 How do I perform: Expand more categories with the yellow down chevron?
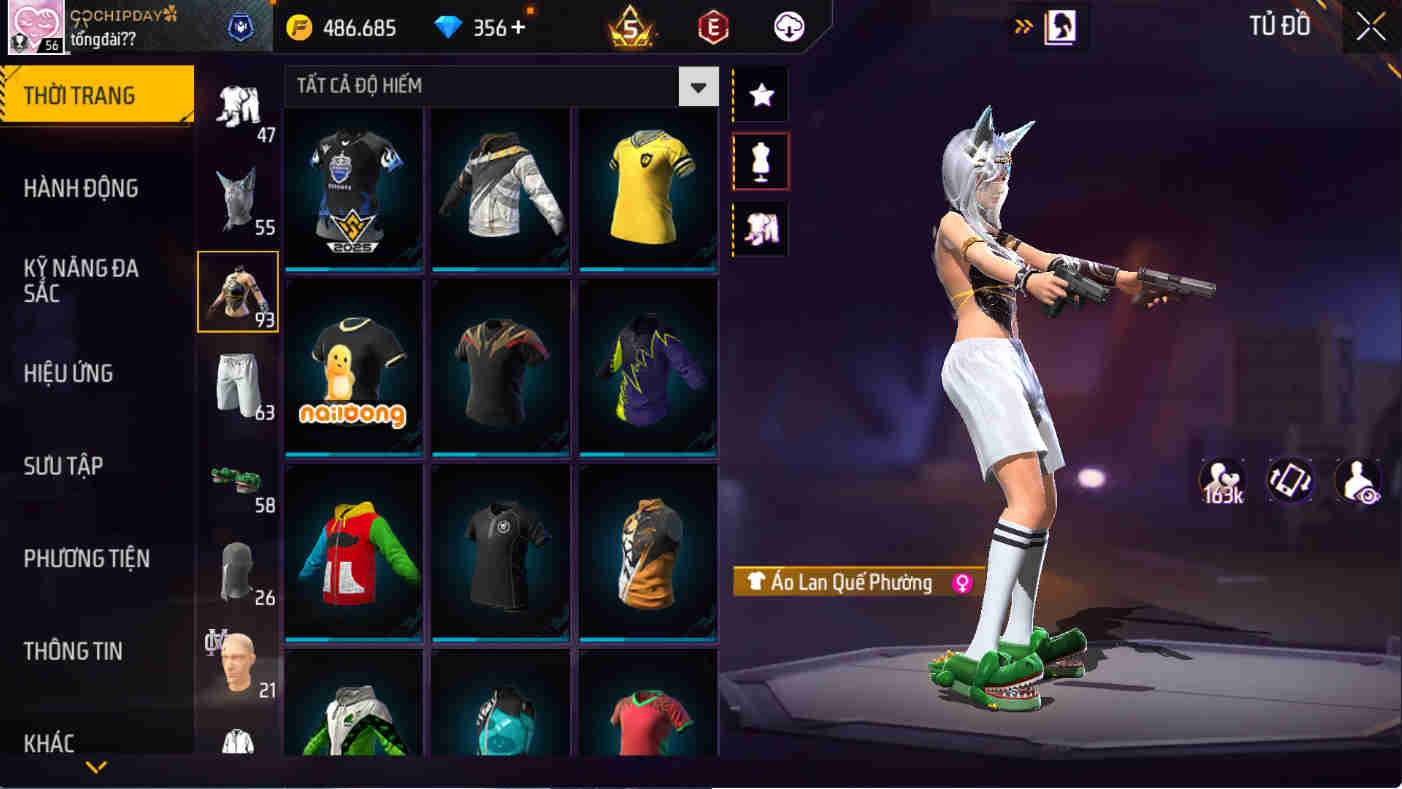tap(95, 768)
